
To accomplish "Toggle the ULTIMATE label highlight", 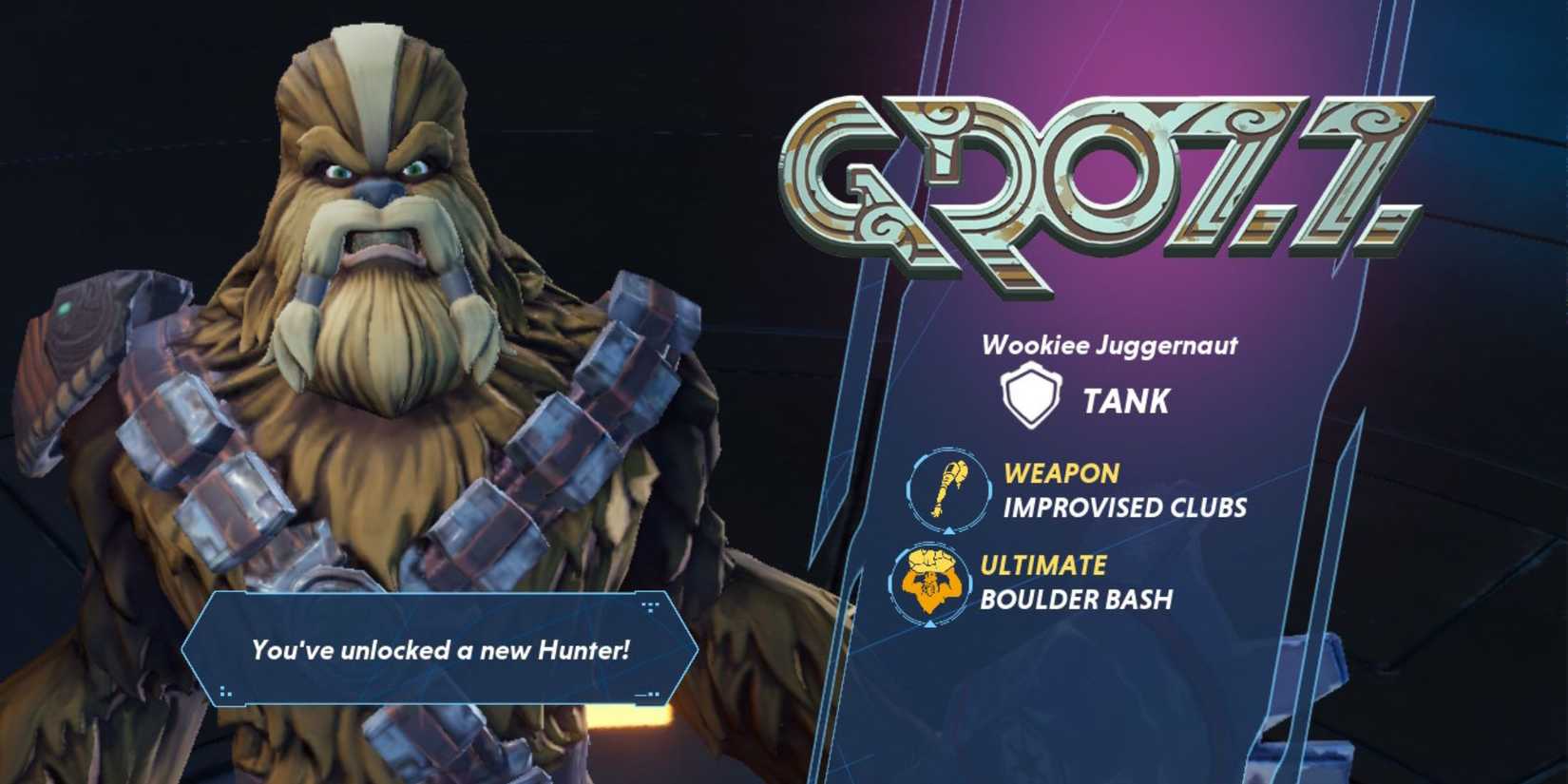I will (1045, 562).
